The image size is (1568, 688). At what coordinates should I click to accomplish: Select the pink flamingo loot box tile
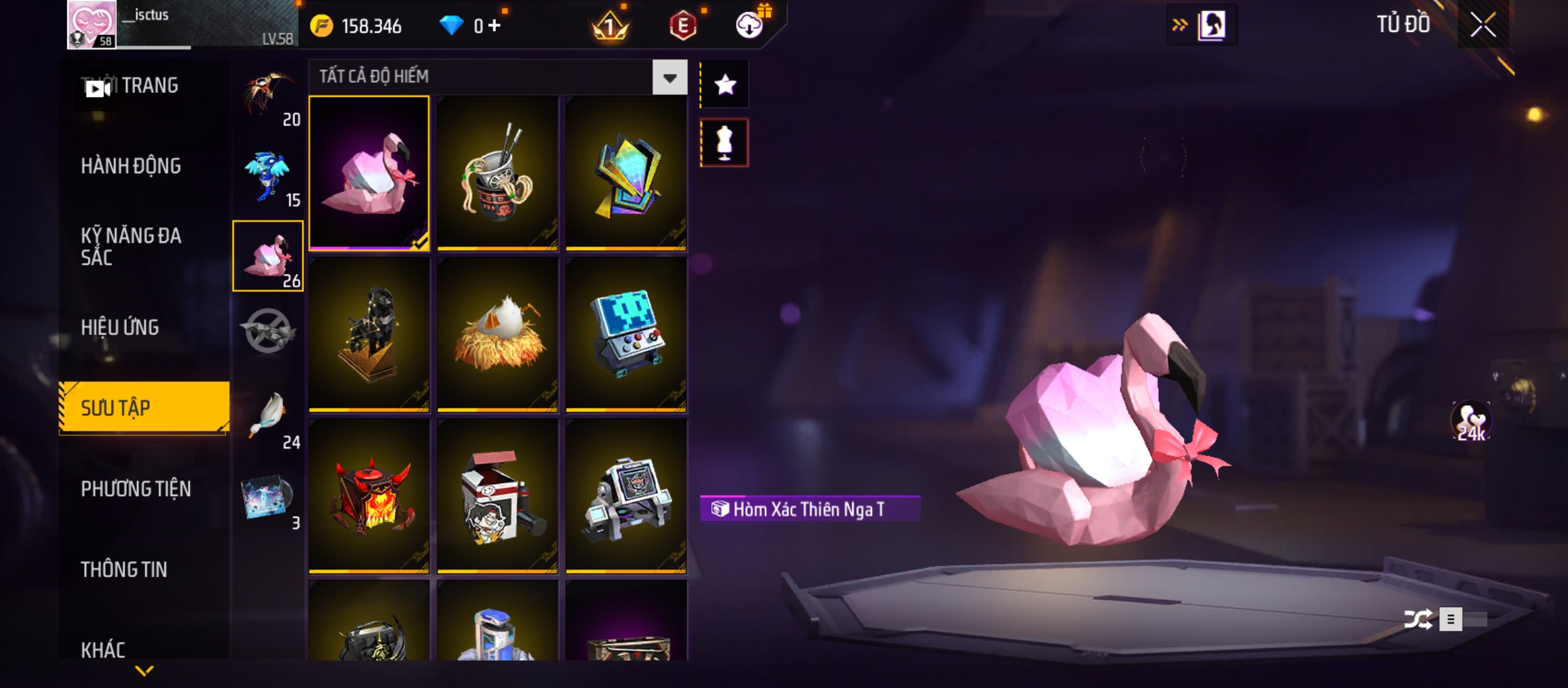[x=369, y=173]
